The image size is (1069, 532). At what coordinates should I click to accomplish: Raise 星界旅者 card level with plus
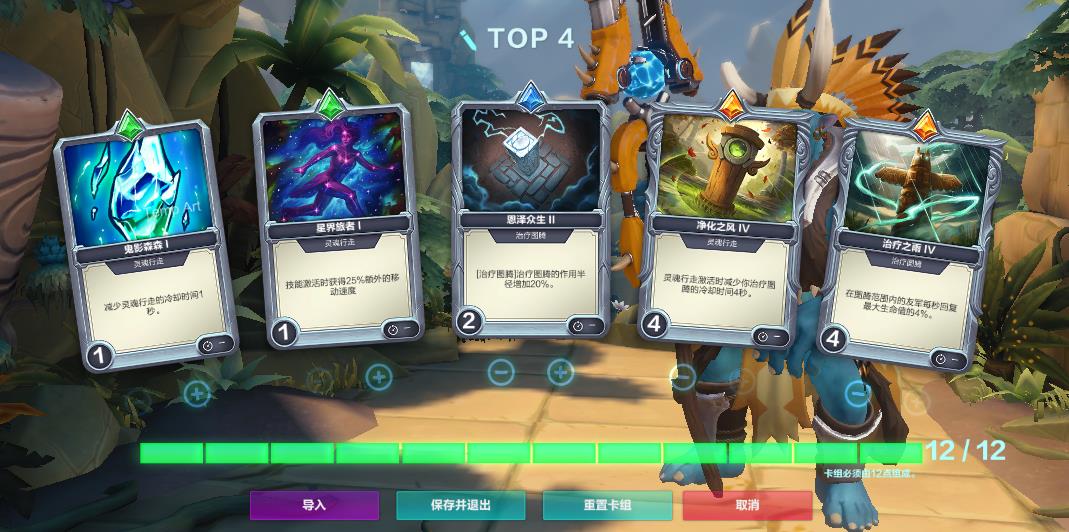pos(378,377)
